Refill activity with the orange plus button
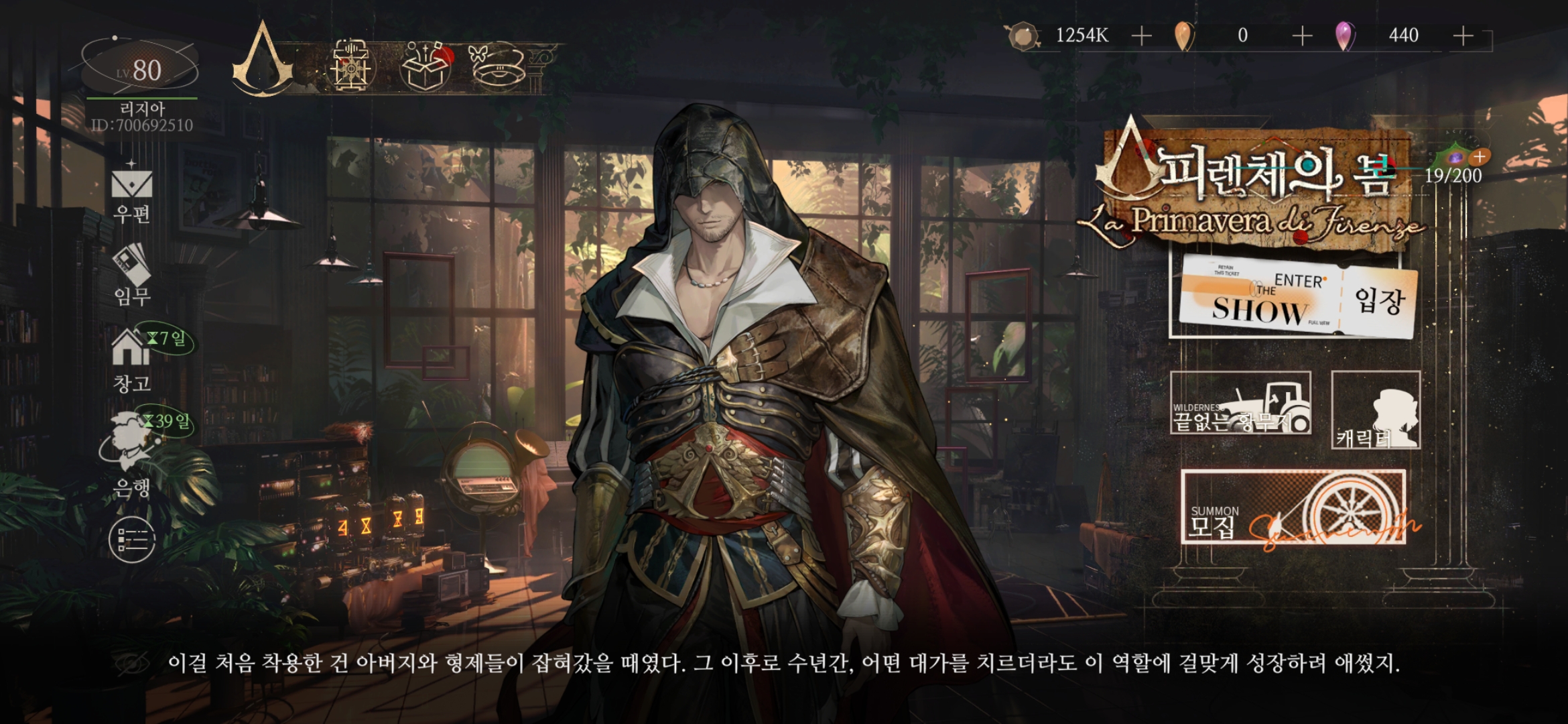Screen dimensions: 1568x724 point(1480,156)
